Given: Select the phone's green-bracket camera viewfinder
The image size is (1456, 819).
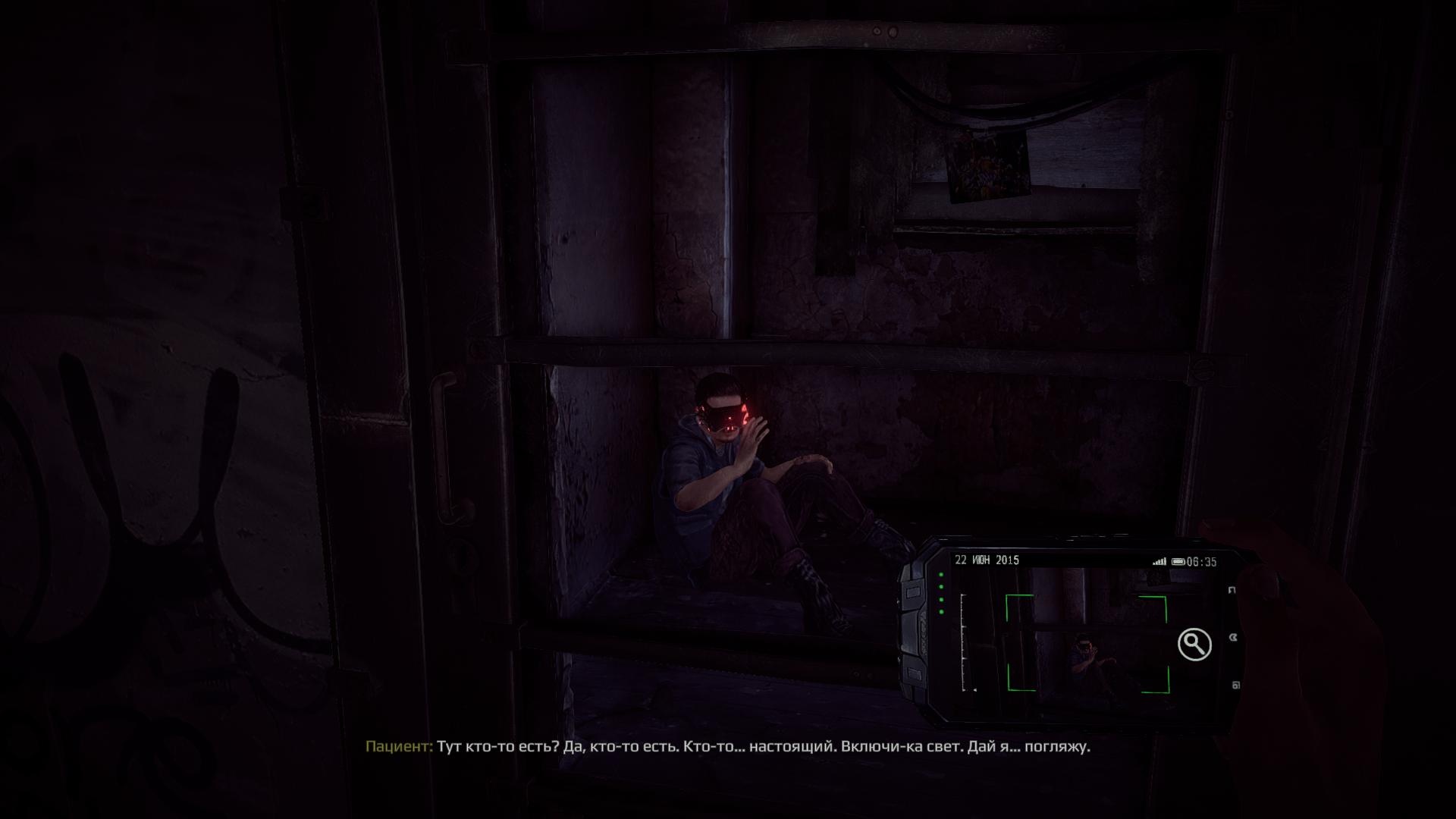Looking at the screenshot, I should click(x=1087, y=644).
